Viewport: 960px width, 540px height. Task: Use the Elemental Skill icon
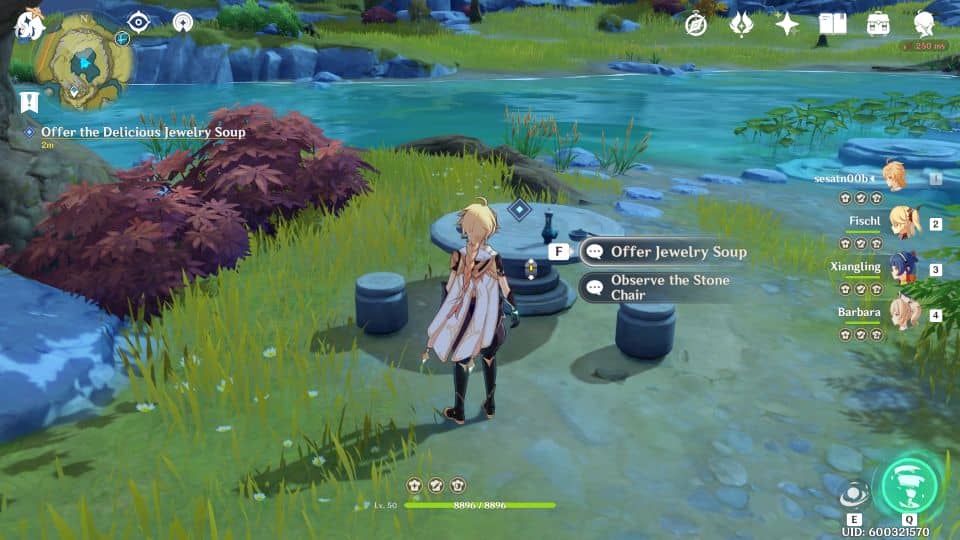point(854,494)
